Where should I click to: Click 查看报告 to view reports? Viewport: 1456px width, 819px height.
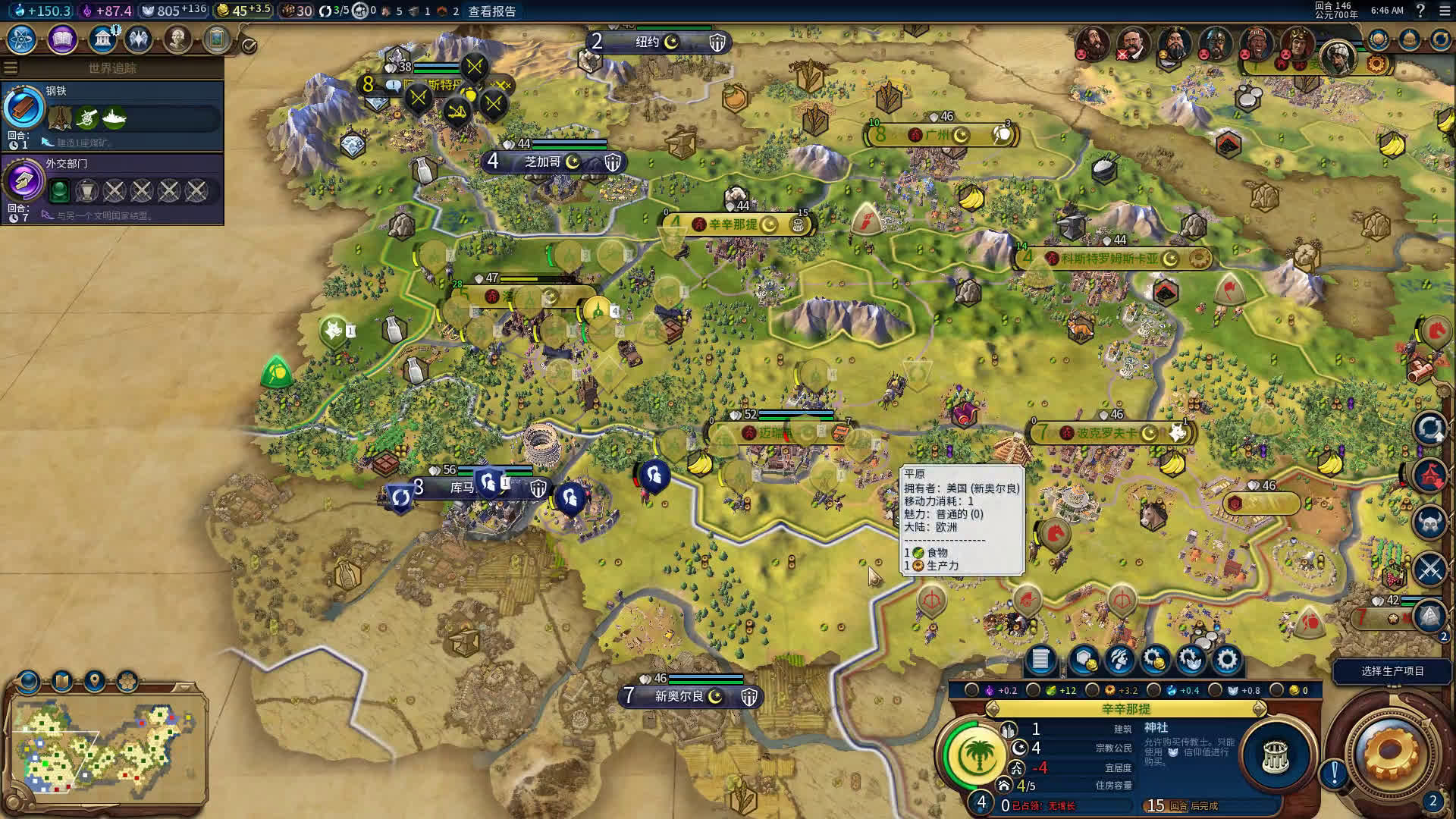pos(491,11)
